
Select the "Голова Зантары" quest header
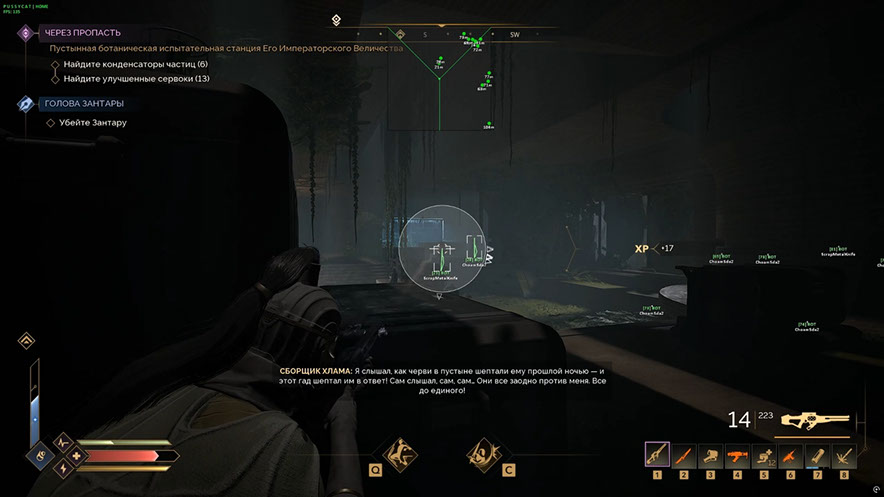[83, 103]
